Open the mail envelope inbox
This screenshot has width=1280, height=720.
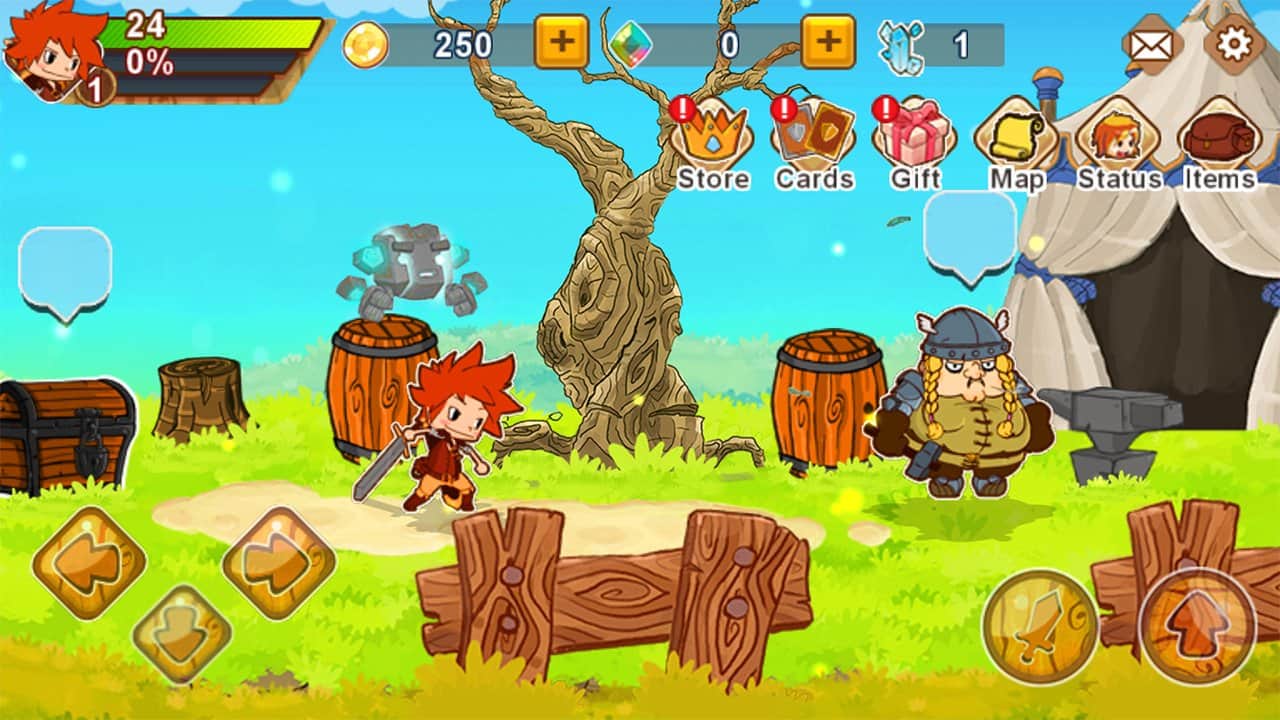1152,45
